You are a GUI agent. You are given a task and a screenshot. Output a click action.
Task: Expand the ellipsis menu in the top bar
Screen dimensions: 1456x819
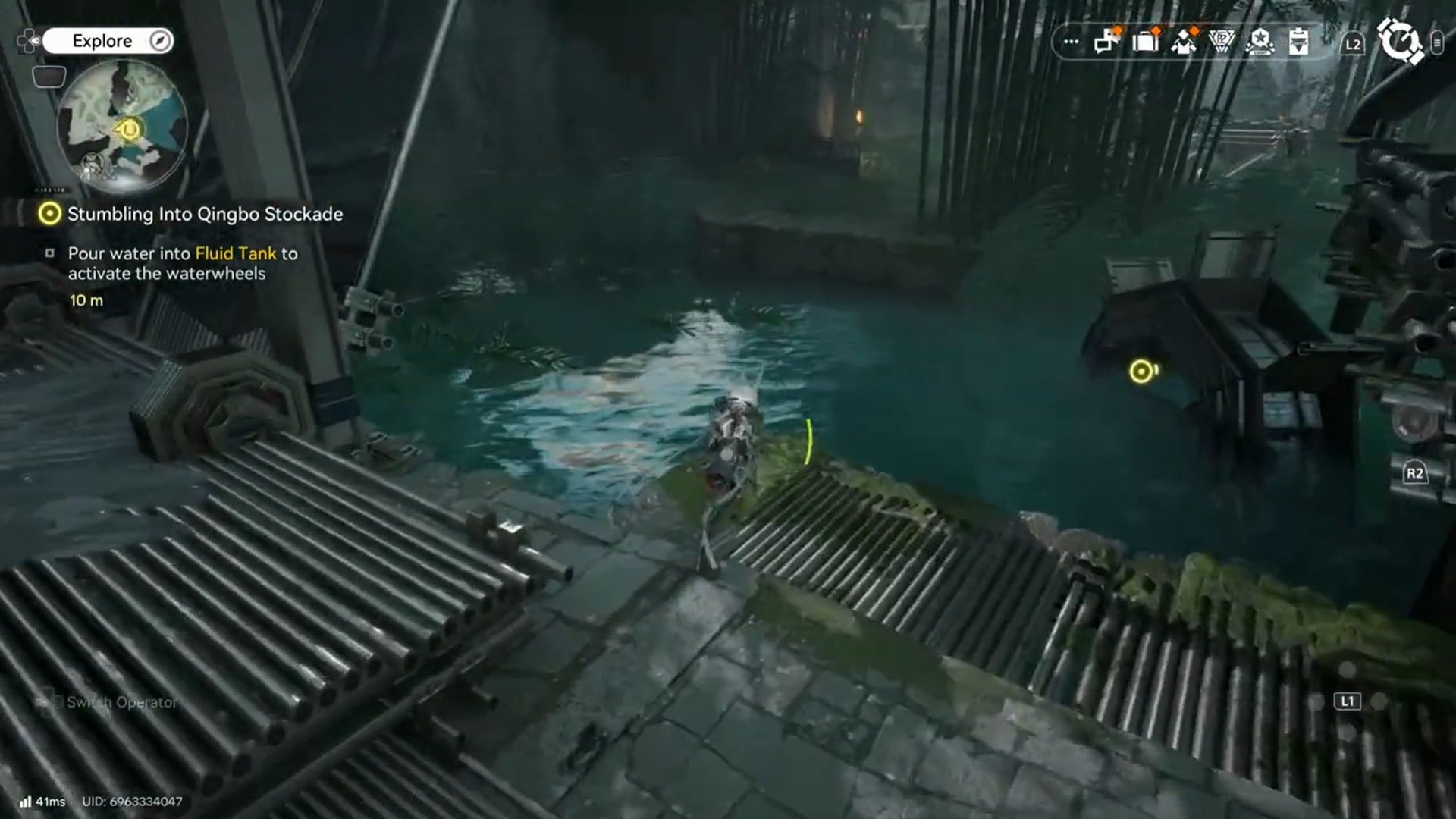tap(1070, 42)
